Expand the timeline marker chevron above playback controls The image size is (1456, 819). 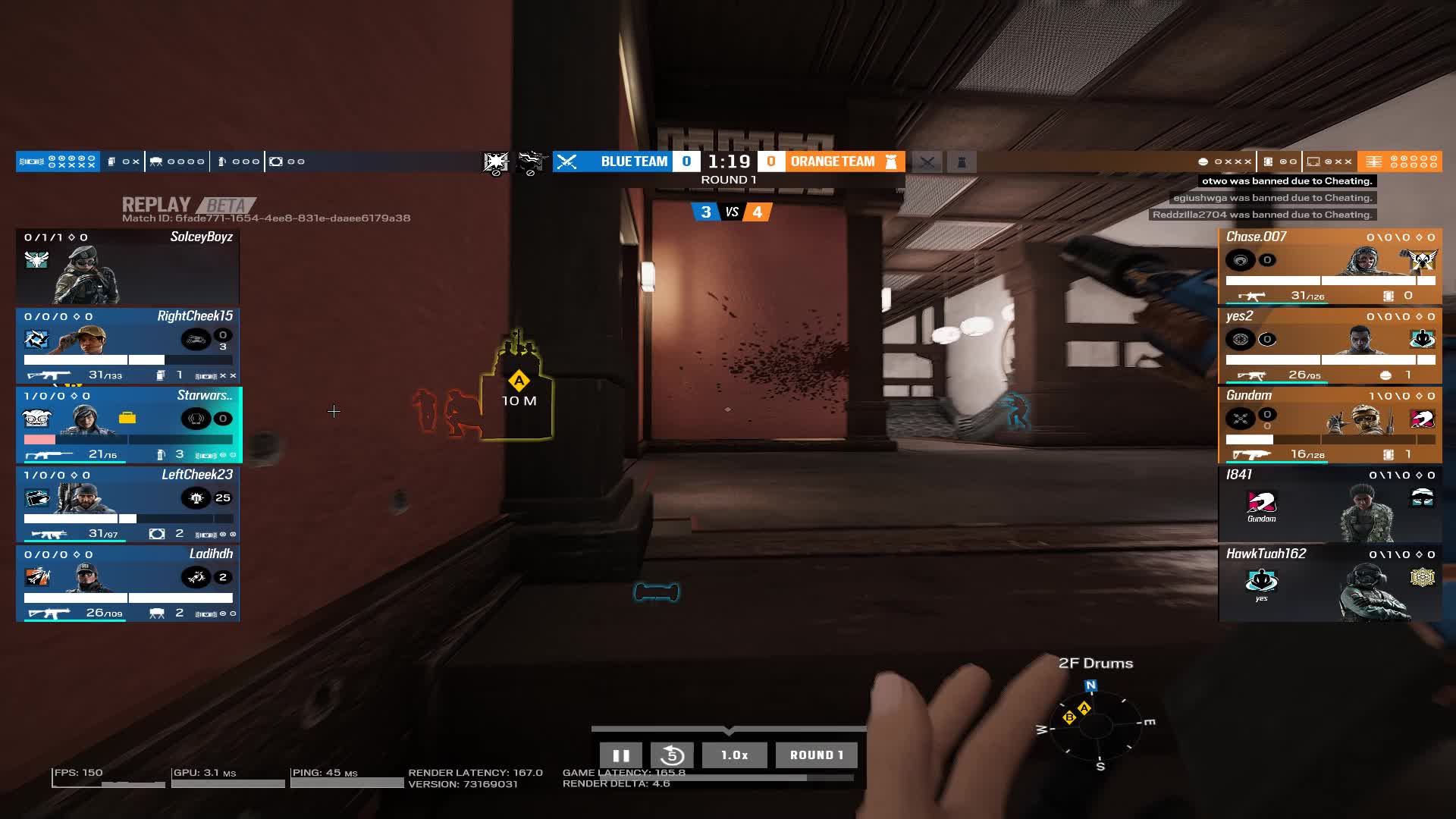[728, 730]
